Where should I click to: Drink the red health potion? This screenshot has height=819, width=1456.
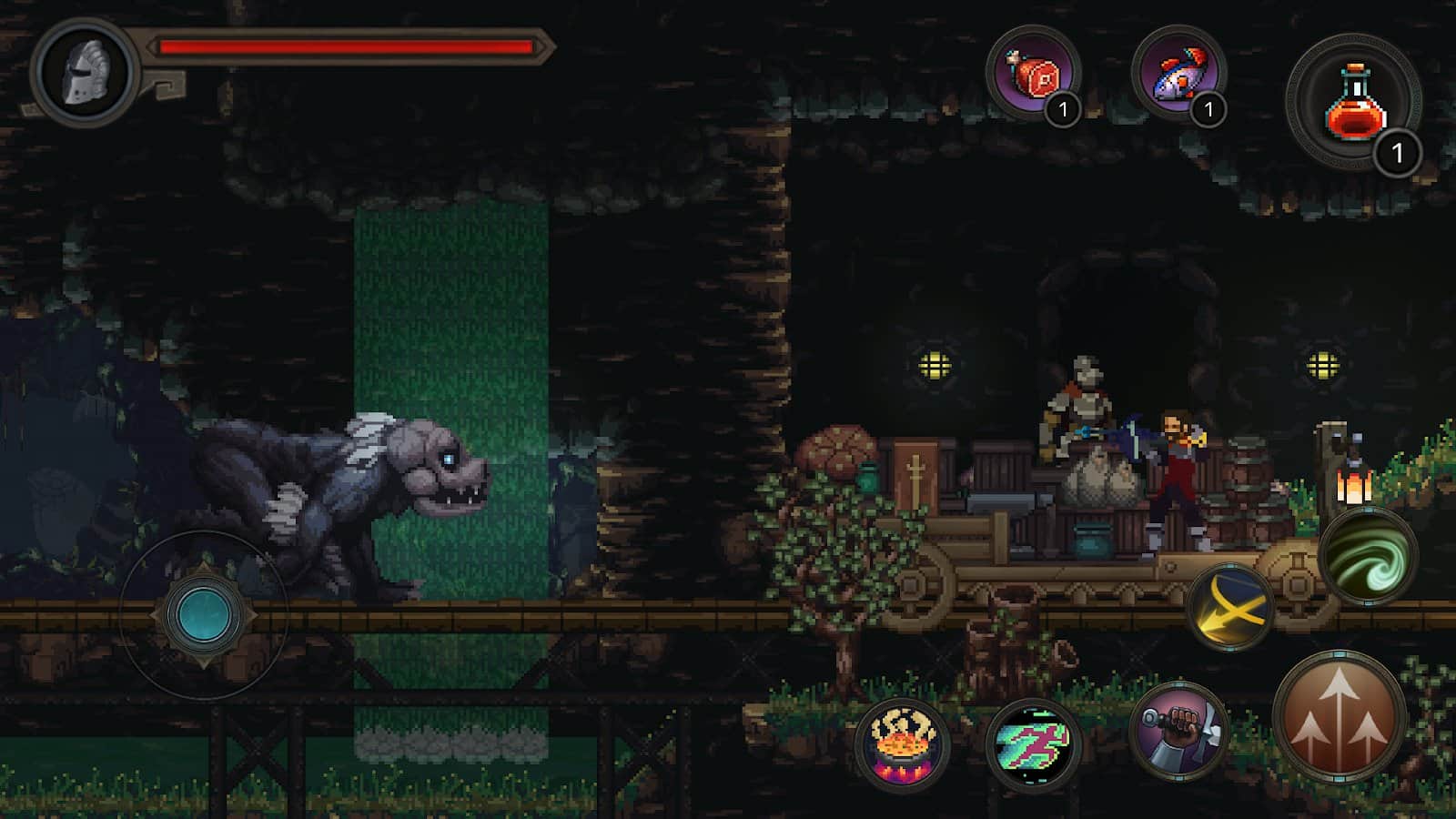pyautogui.click(x=1354, y=102)
